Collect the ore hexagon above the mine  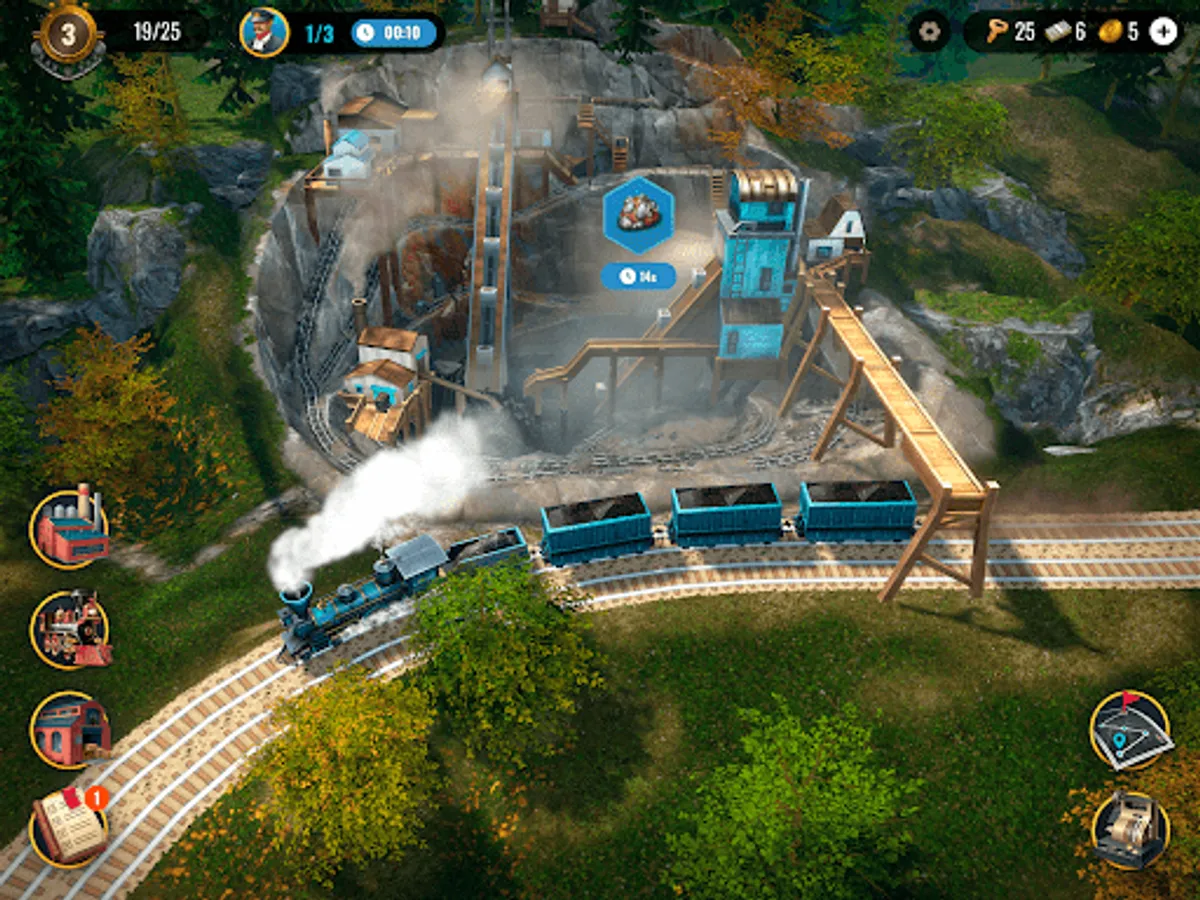(x=638, y=214)
